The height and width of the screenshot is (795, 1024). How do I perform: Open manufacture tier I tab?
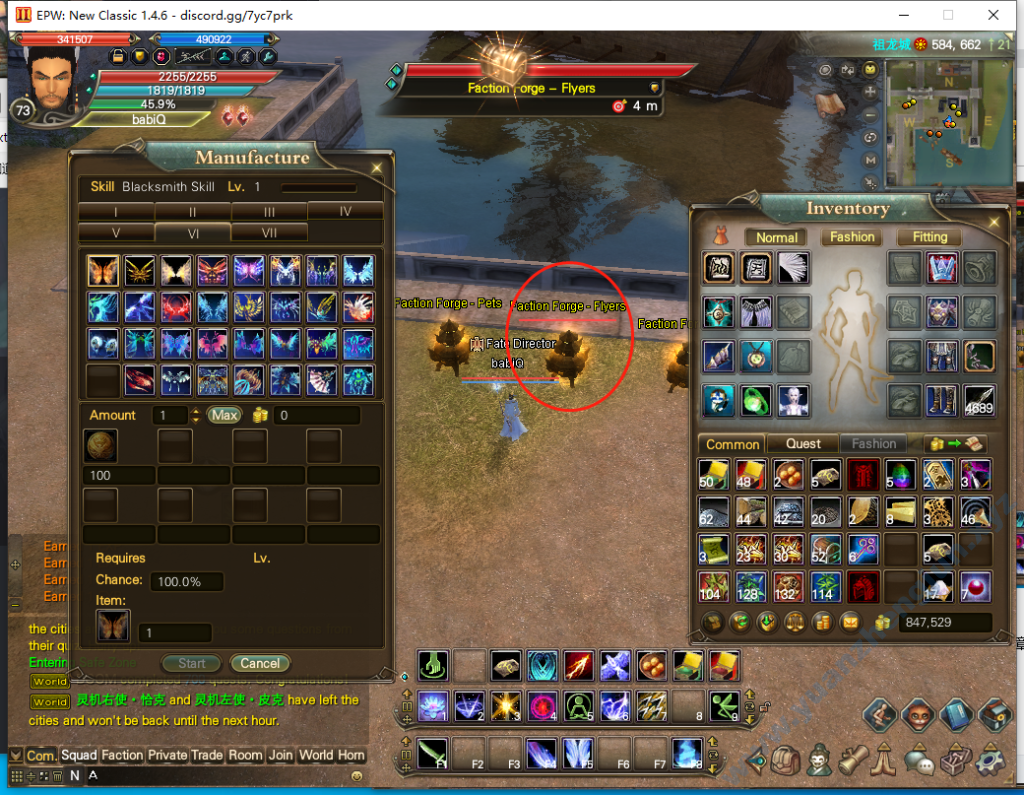coord(116,211)
